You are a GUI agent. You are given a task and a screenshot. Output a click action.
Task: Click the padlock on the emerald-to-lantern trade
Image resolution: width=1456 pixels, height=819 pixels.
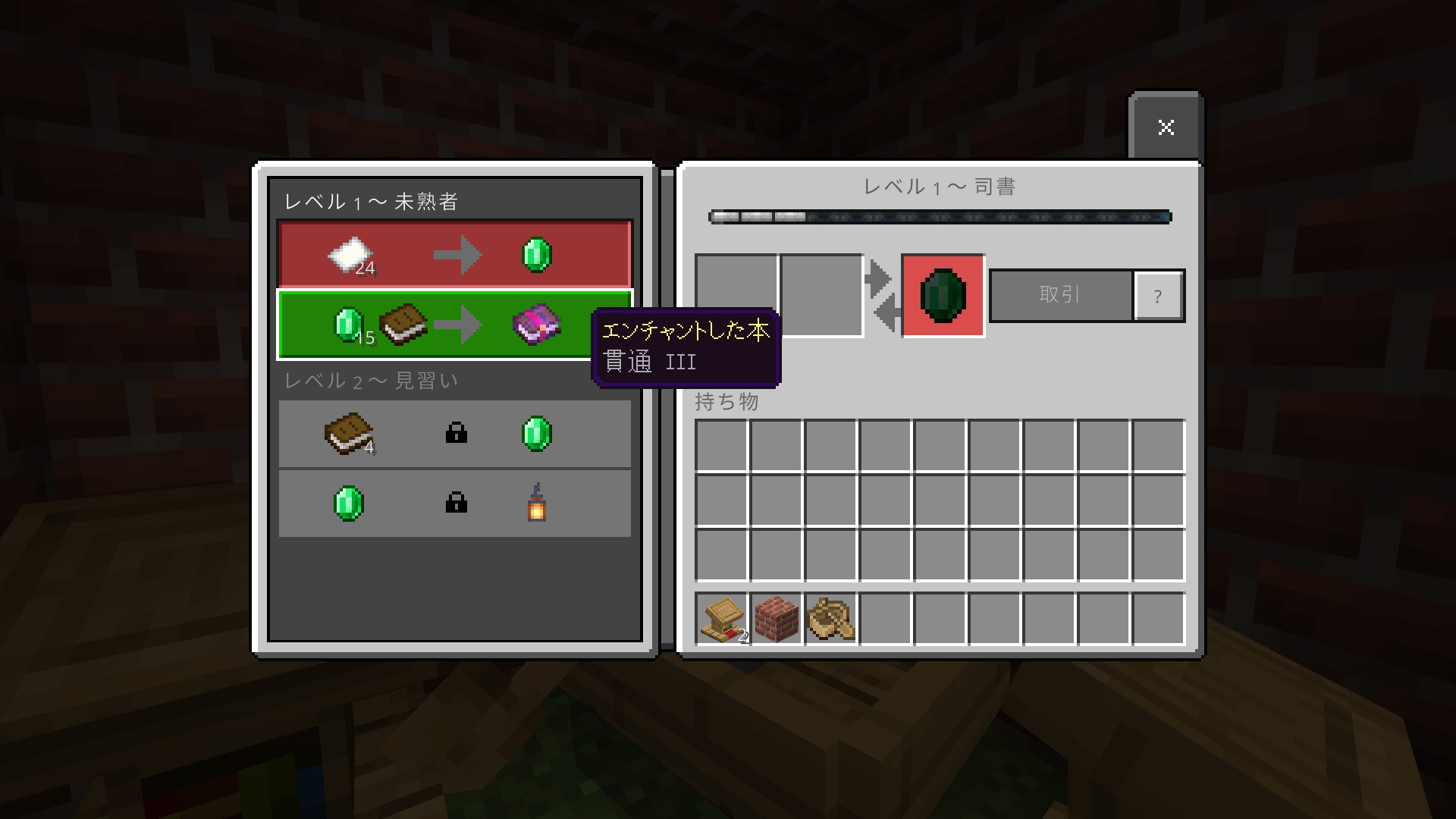pos(456,503)
